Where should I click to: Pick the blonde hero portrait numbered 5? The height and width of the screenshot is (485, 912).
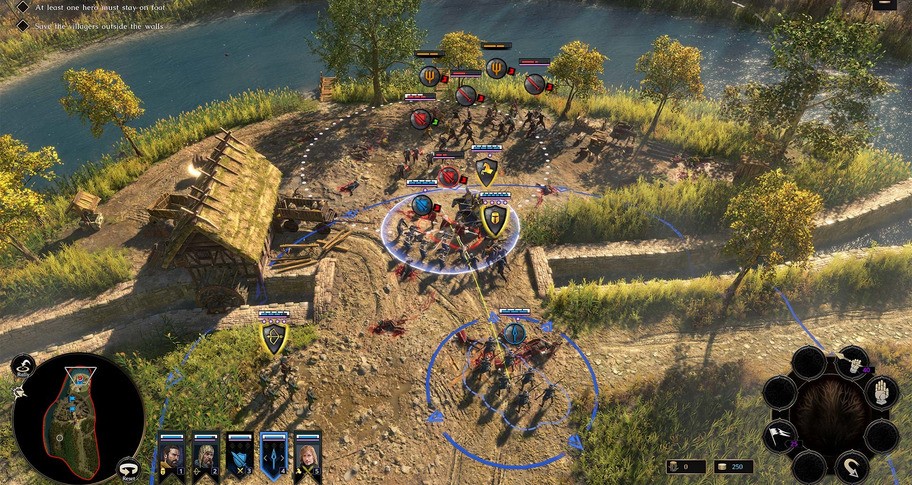click(307, 457)
